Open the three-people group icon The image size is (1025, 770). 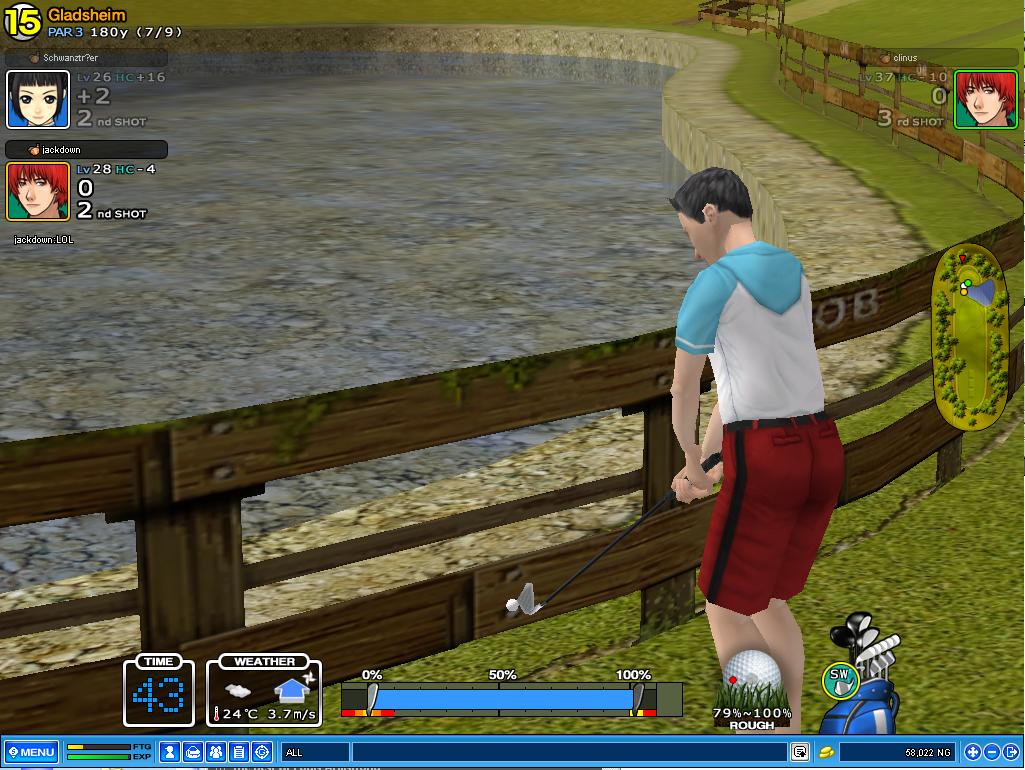pos(216,752)
